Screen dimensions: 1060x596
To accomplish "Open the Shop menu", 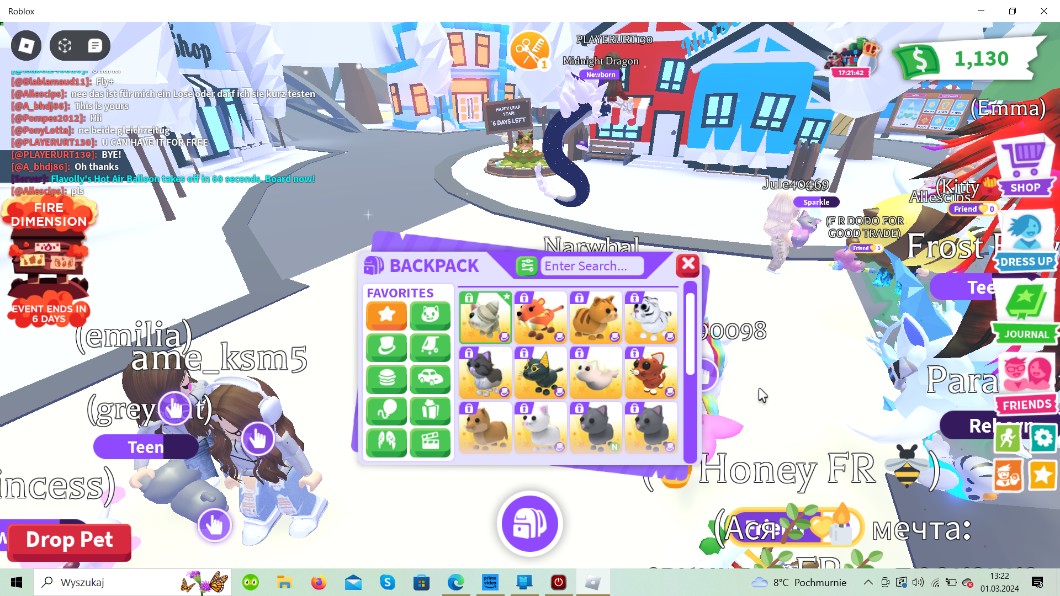I will point(1024,166).
